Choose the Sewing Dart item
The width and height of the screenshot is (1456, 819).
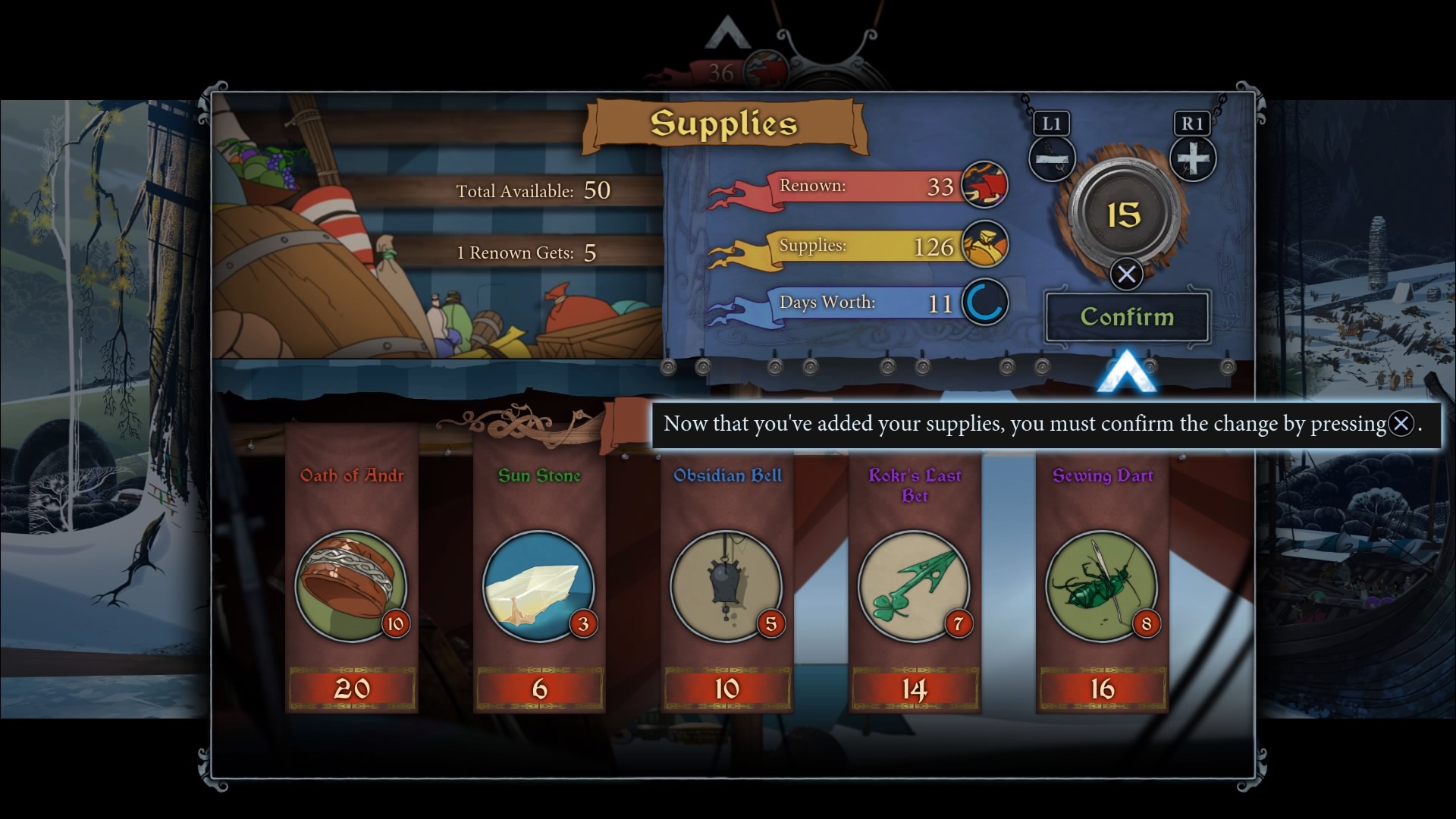[x=1102, y=585]
